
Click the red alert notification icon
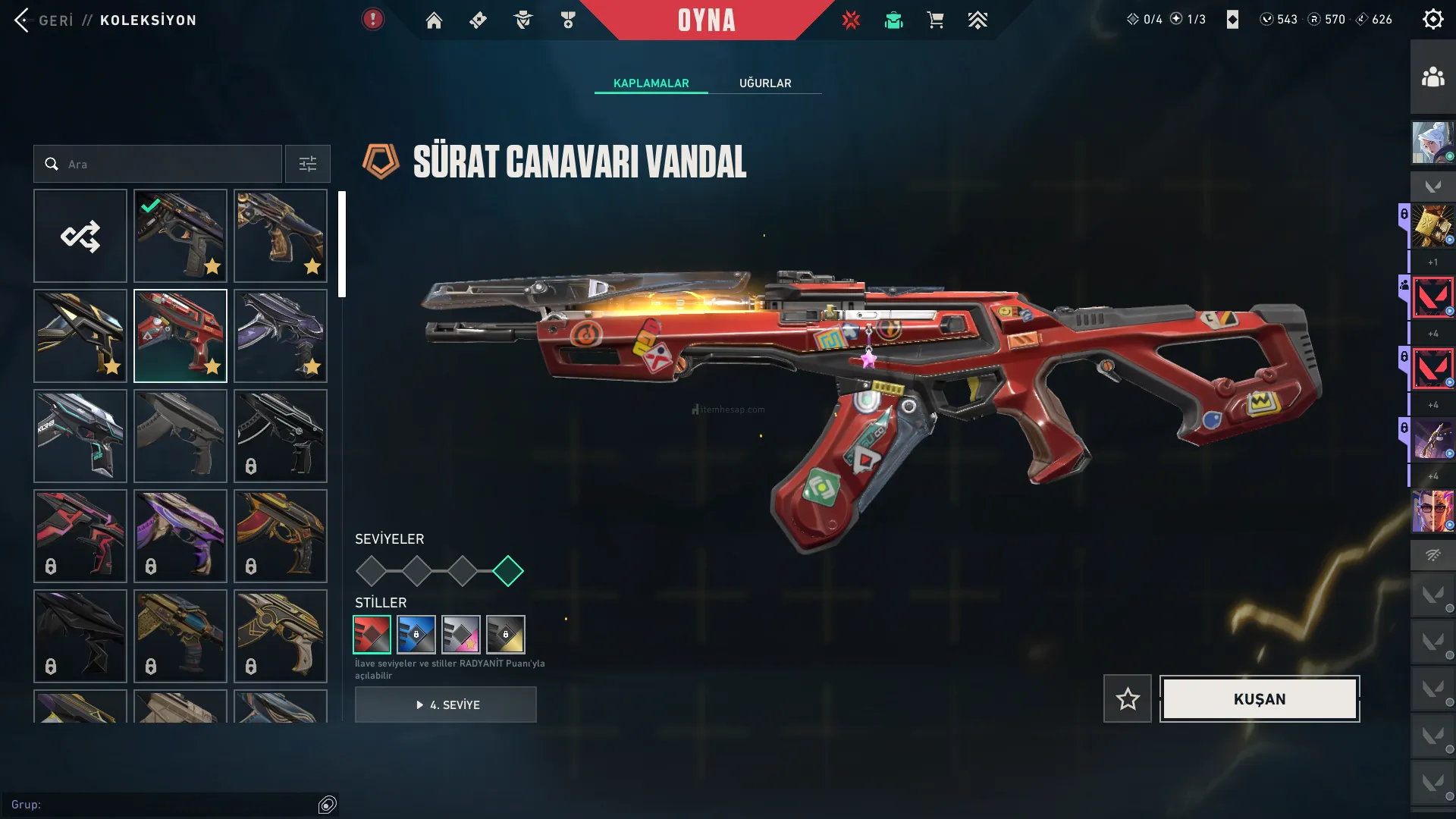pos(372,20)
